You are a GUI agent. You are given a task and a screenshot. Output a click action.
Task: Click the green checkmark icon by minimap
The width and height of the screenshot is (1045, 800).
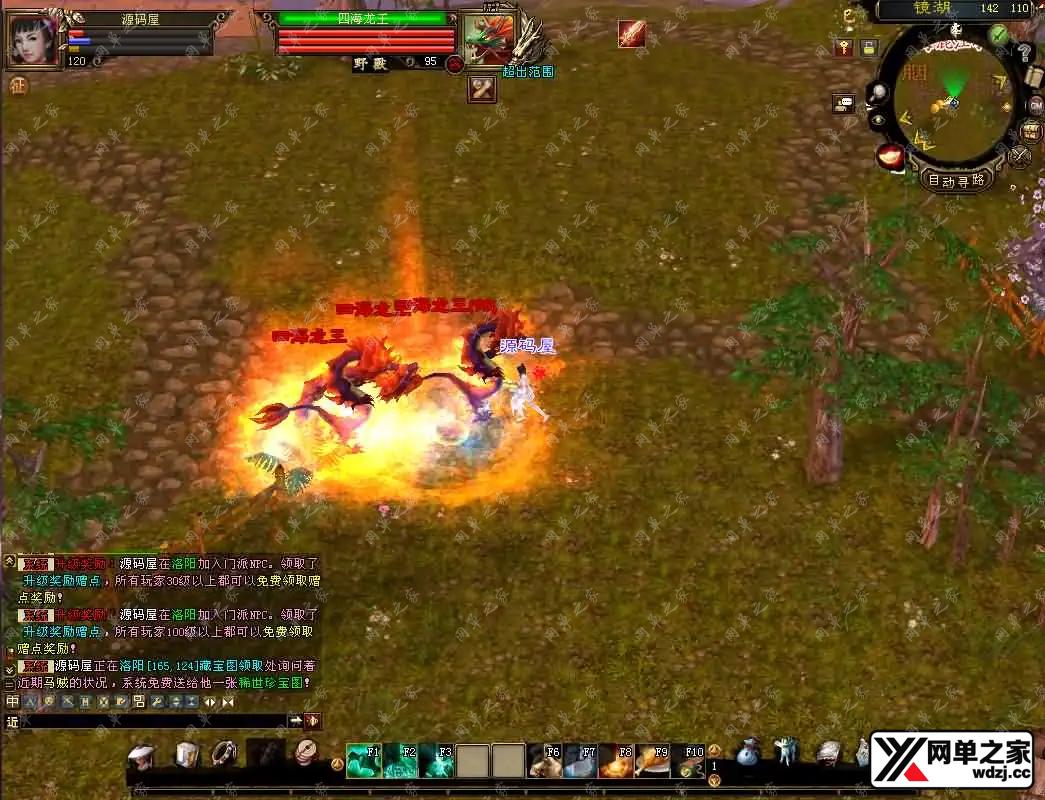point(998,35)
